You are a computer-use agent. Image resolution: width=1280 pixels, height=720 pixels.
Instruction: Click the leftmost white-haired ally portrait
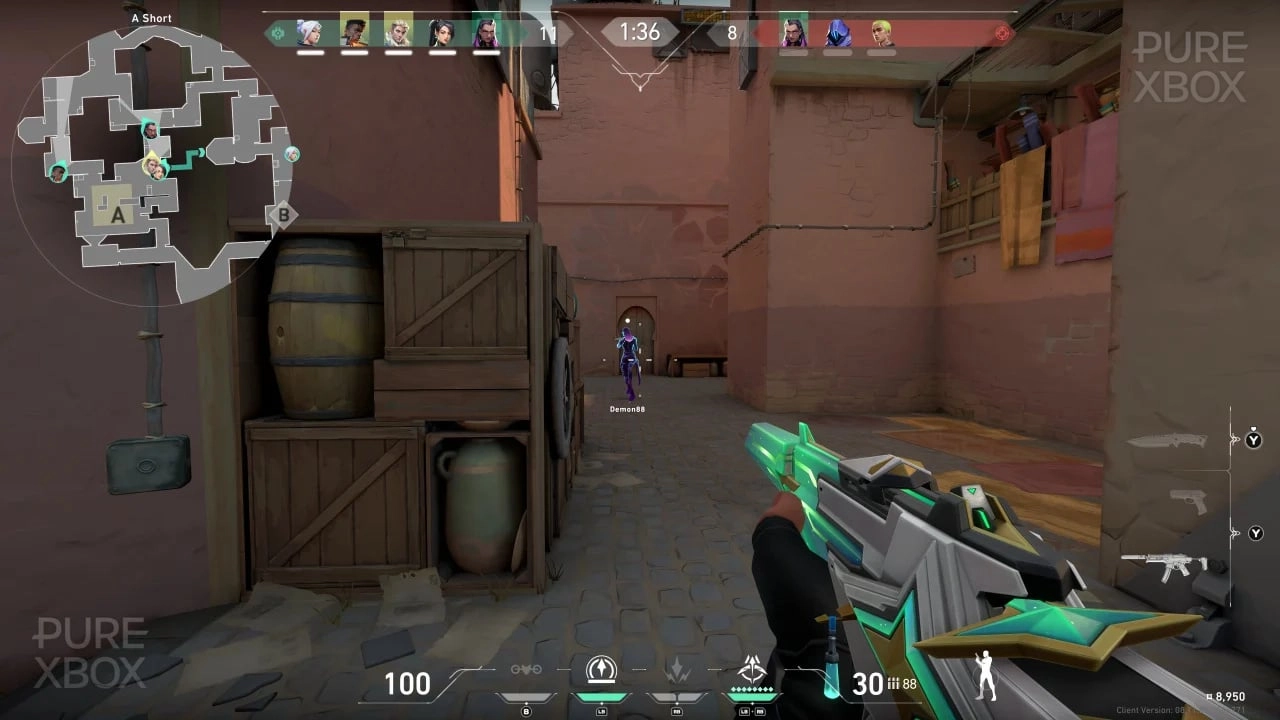(309, 33)
